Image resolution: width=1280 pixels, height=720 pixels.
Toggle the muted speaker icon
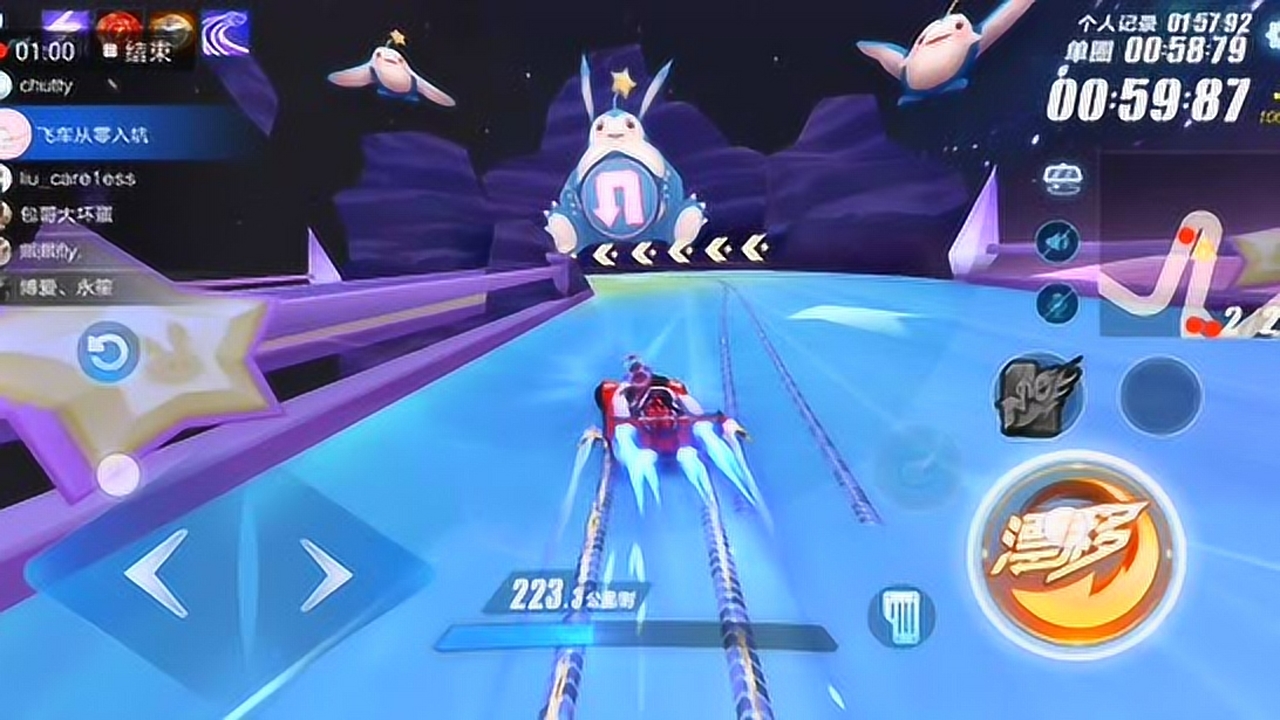click(x=1056, y=243)
